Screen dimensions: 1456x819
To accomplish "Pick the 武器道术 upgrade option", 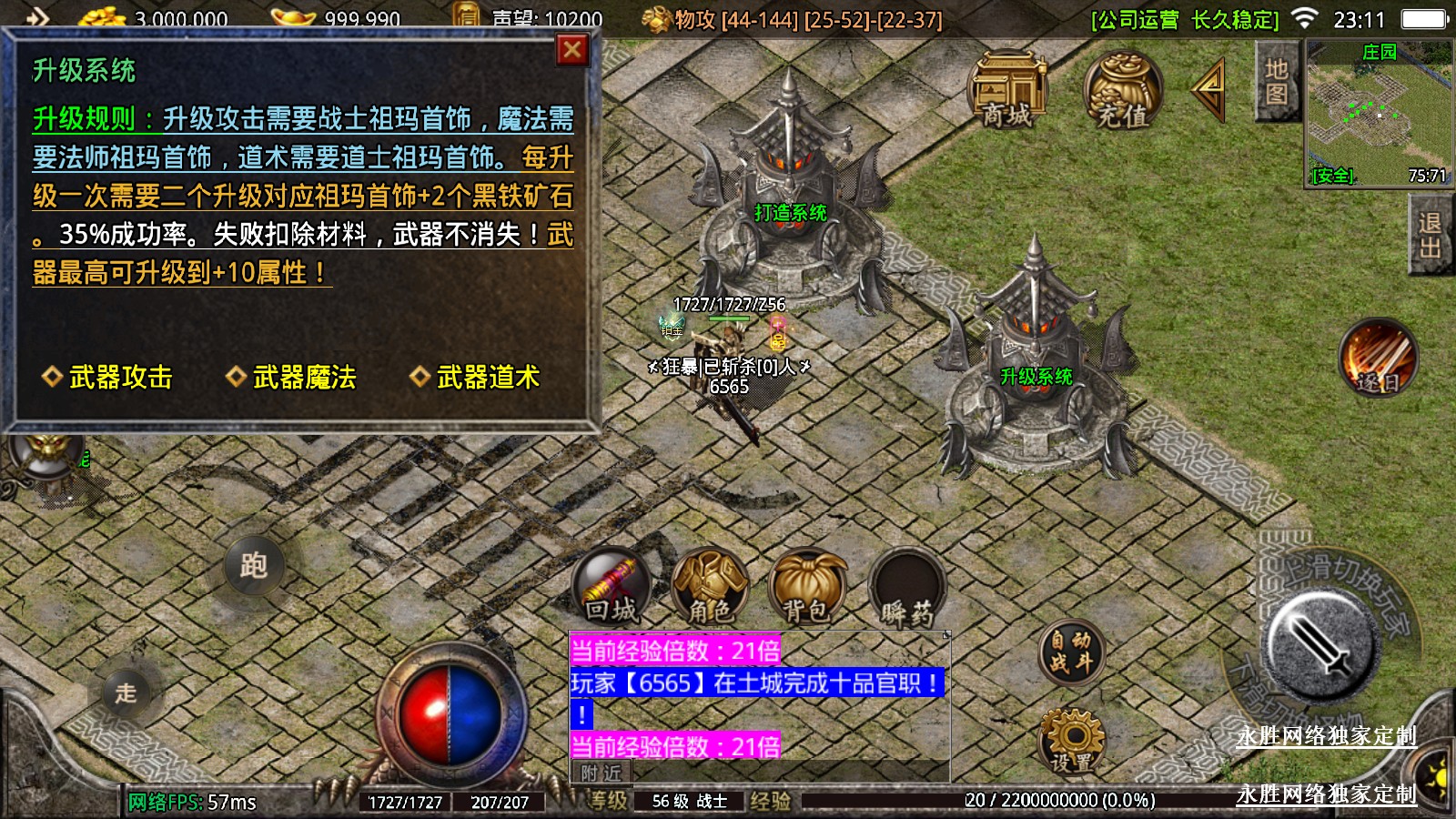I will pos(476,377).
